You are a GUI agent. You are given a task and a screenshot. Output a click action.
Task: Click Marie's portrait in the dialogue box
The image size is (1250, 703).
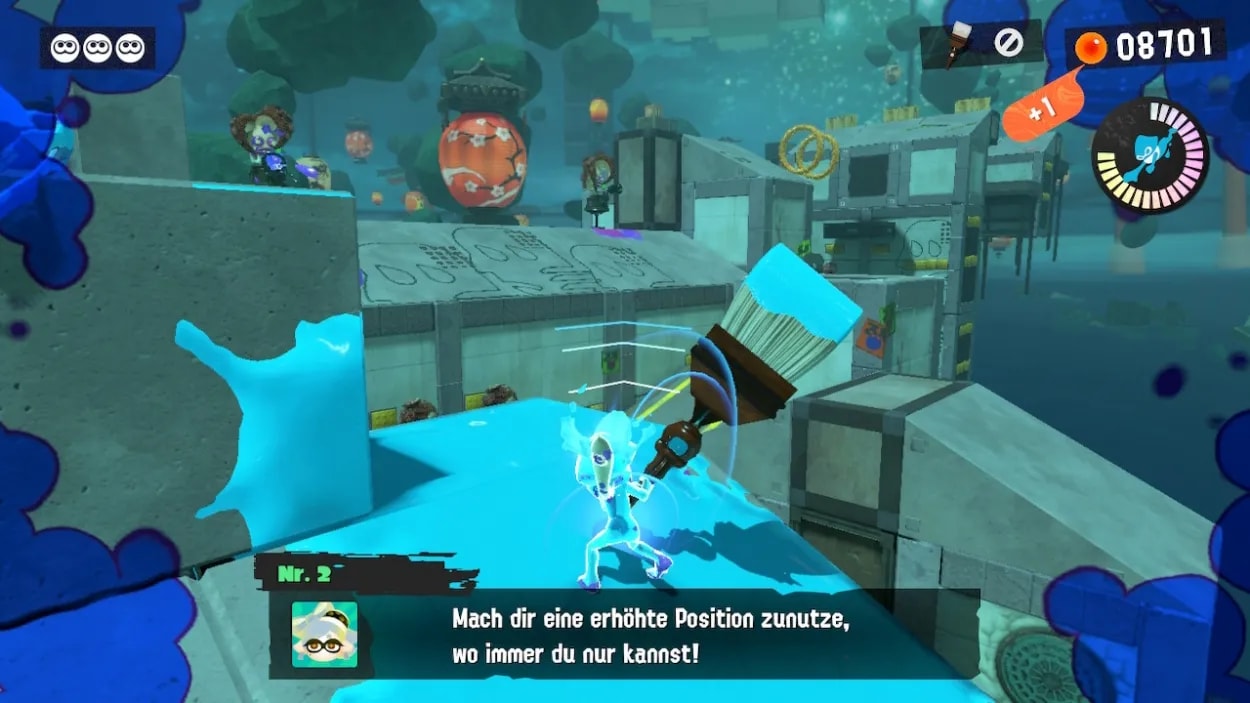324,634
